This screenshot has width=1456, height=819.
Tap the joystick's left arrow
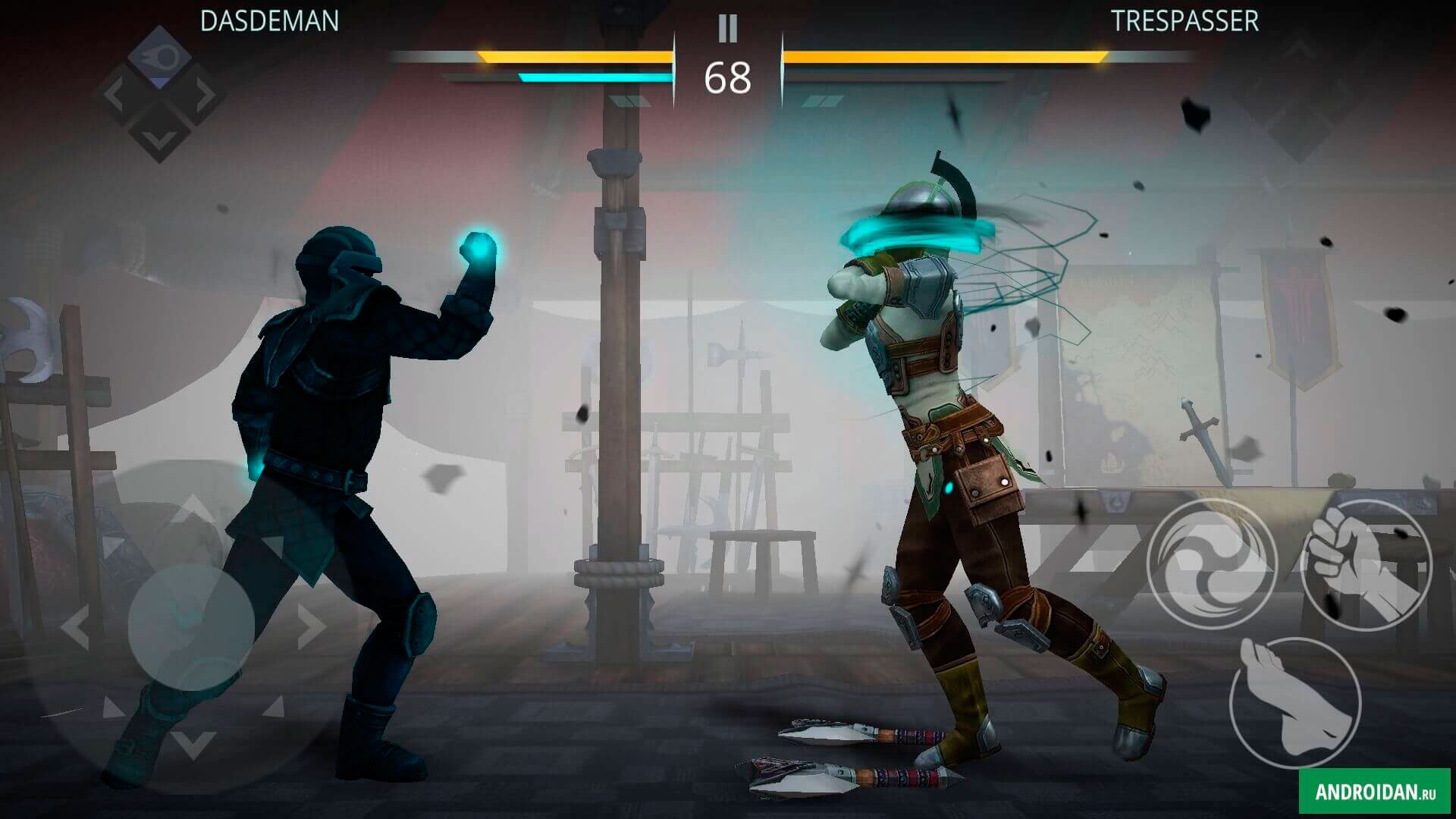coord(74,628)
